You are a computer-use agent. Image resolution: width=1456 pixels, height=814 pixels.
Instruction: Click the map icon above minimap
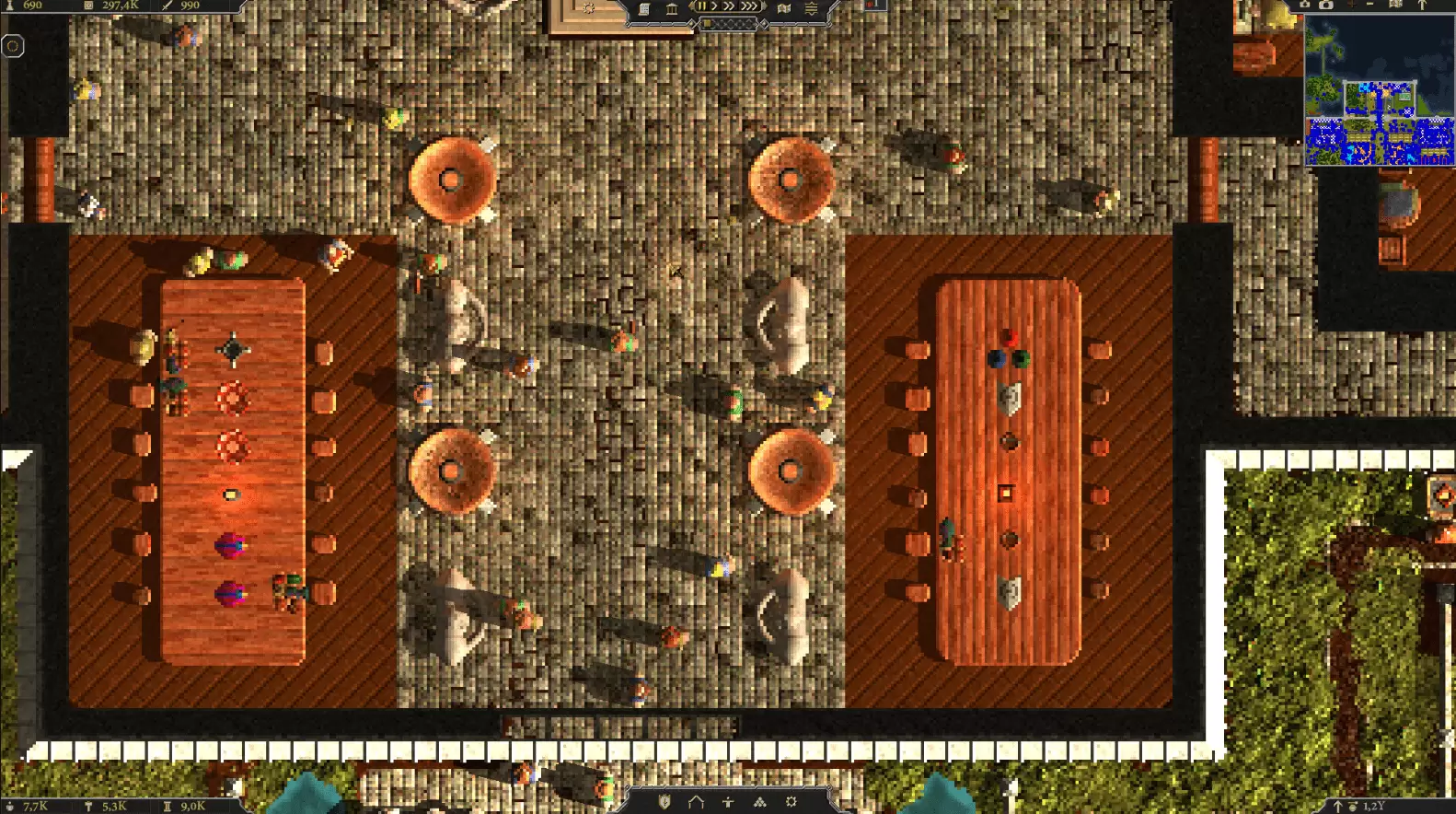point(1395,5)
